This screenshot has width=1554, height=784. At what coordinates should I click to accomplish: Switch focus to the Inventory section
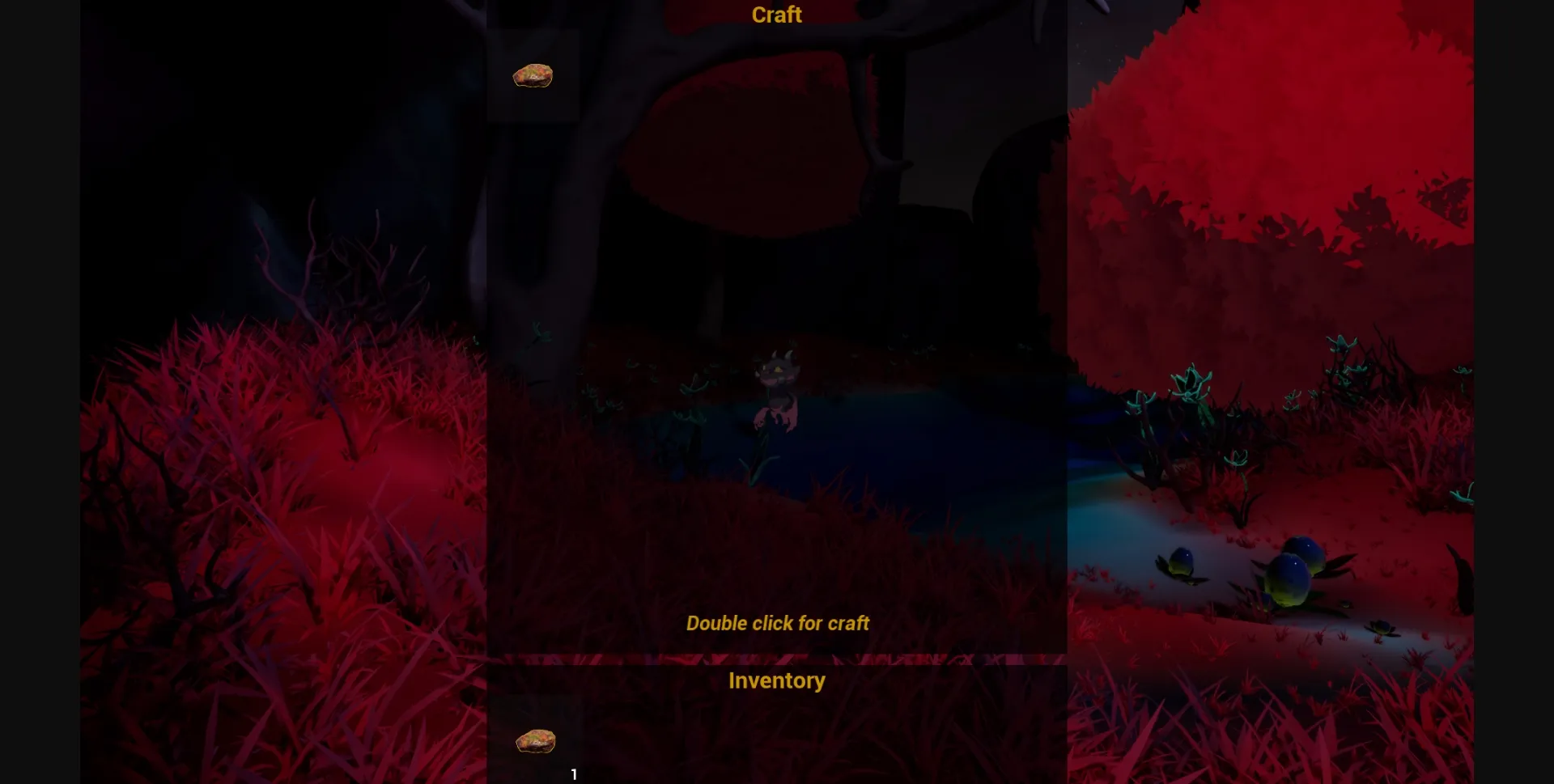pos(776,680)
